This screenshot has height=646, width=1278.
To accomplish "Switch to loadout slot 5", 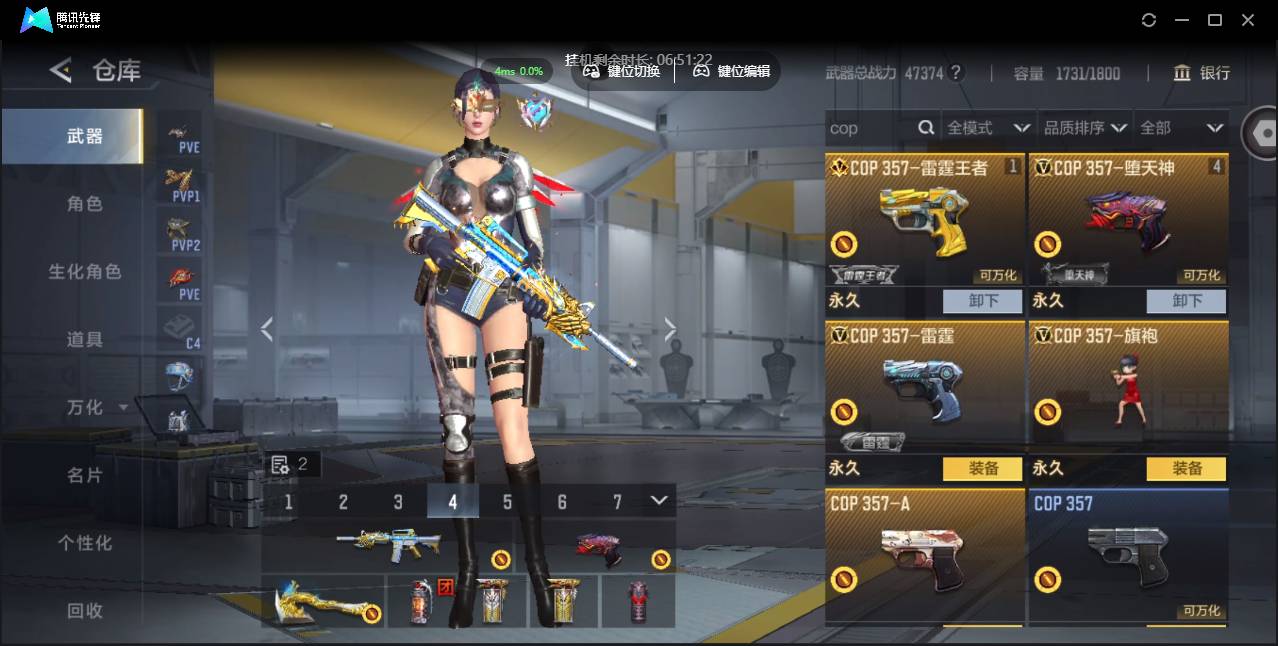I will click(507, 502).
